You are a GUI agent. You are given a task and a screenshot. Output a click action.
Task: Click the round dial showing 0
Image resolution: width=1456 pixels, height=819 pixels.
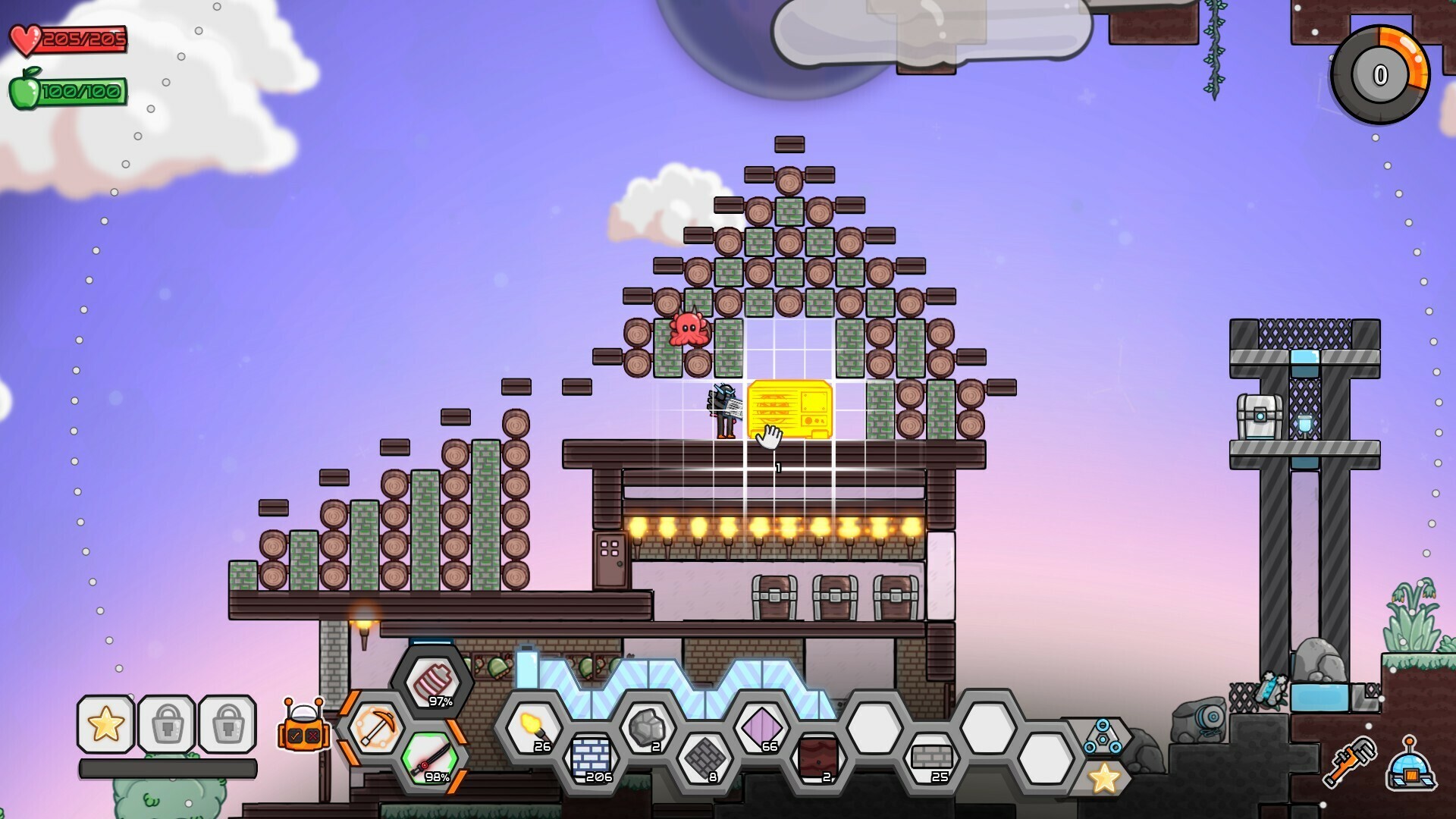pyautogui.click(x=1380, y=74)
